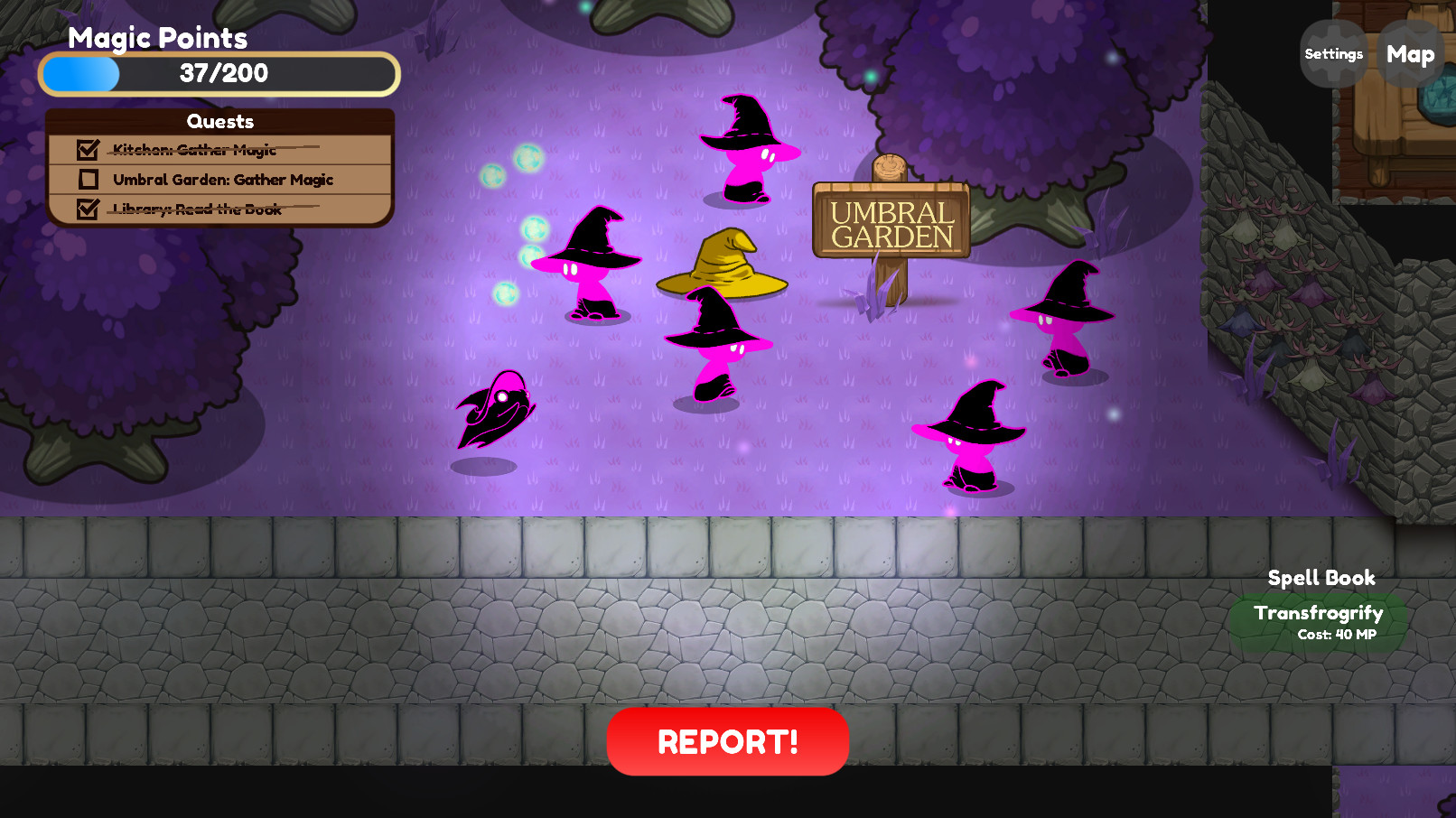Viewport: 1456px width, 818px height.
Task: Click the Magic Points progress bar
Action: (218, 74)
